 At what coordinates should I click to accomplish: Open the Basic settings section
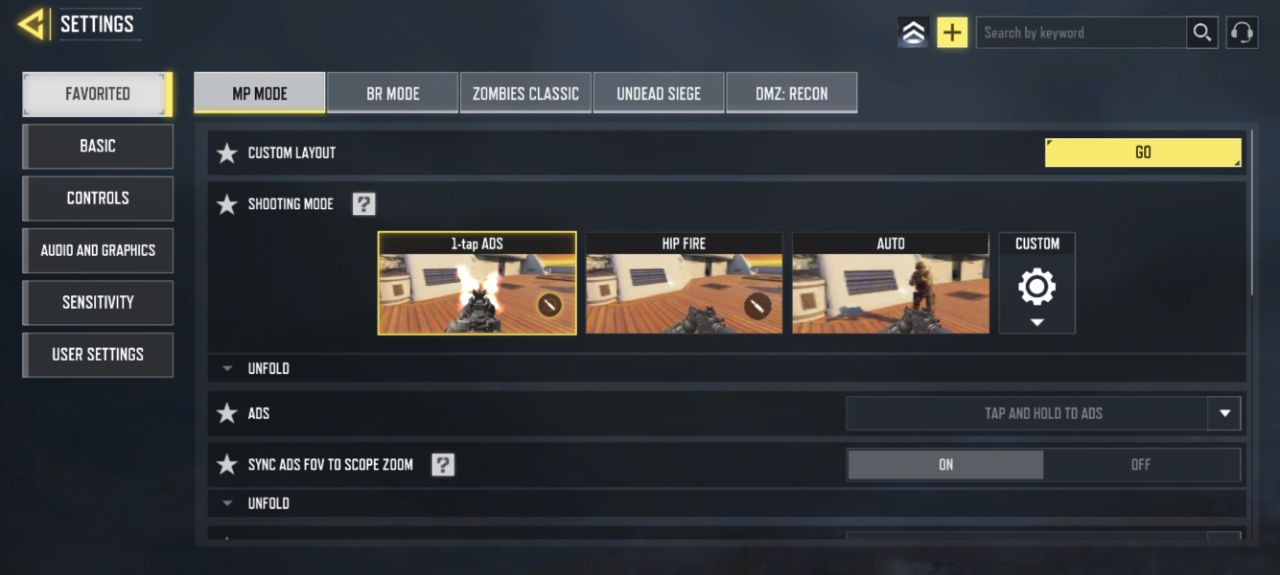98,146
